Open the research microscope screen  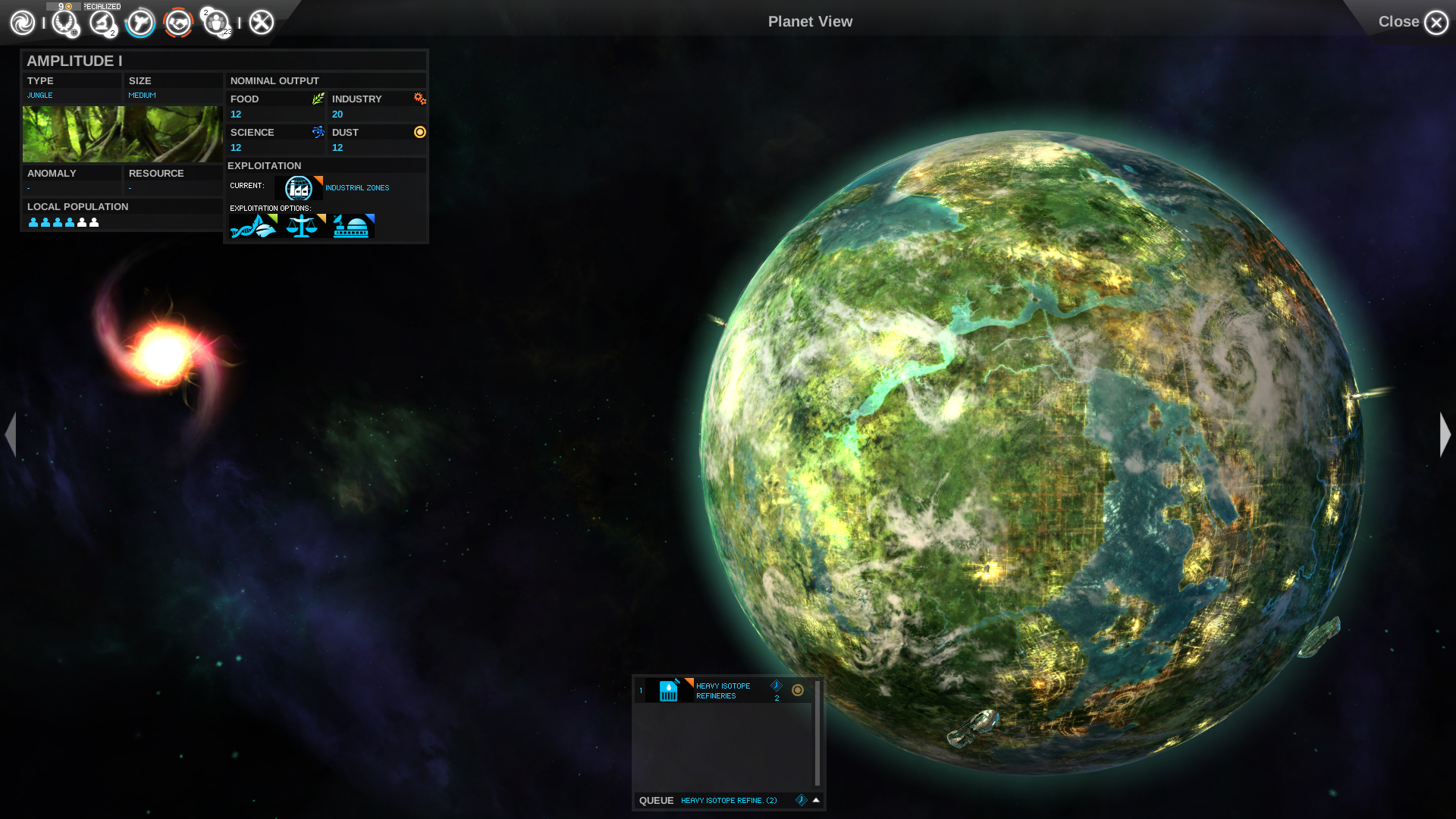click(x=102, y=23)
